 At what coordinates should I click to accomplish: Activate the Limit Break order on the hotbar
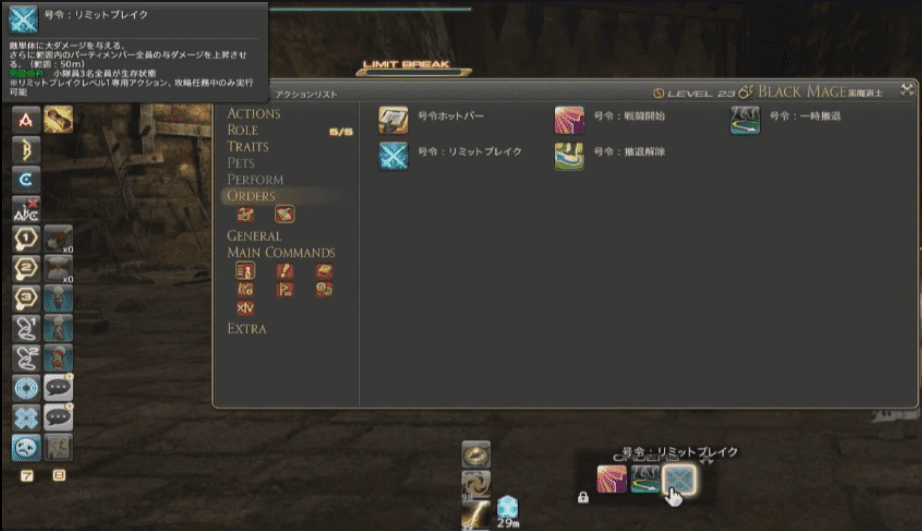pos(677,479)
